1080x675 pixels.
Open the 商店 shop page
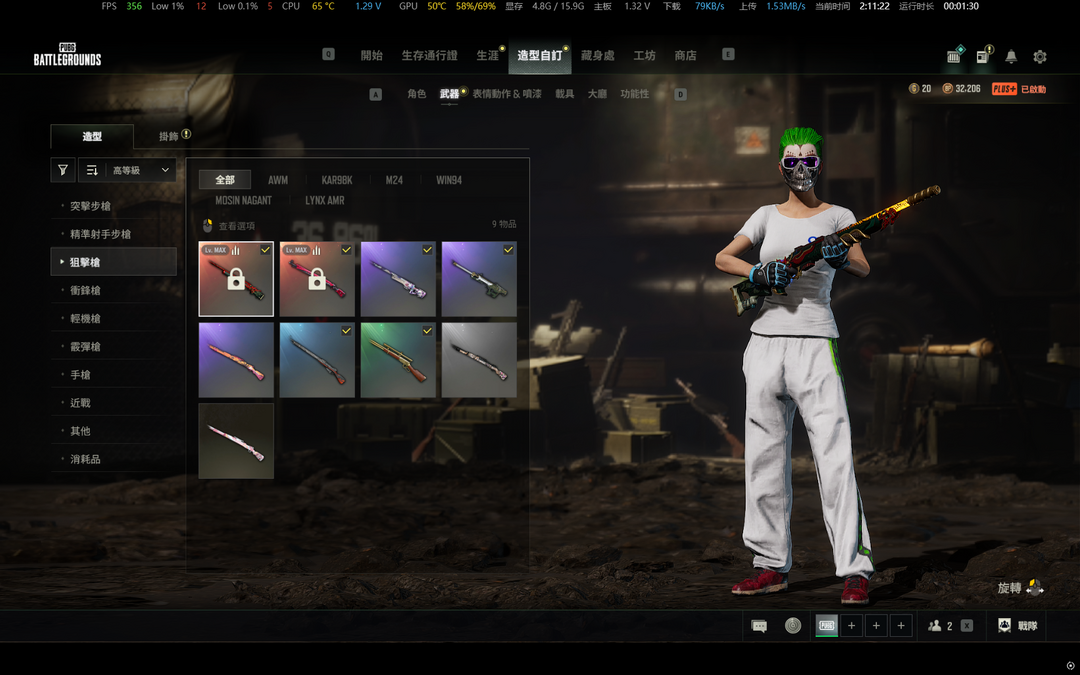point(685,56)
